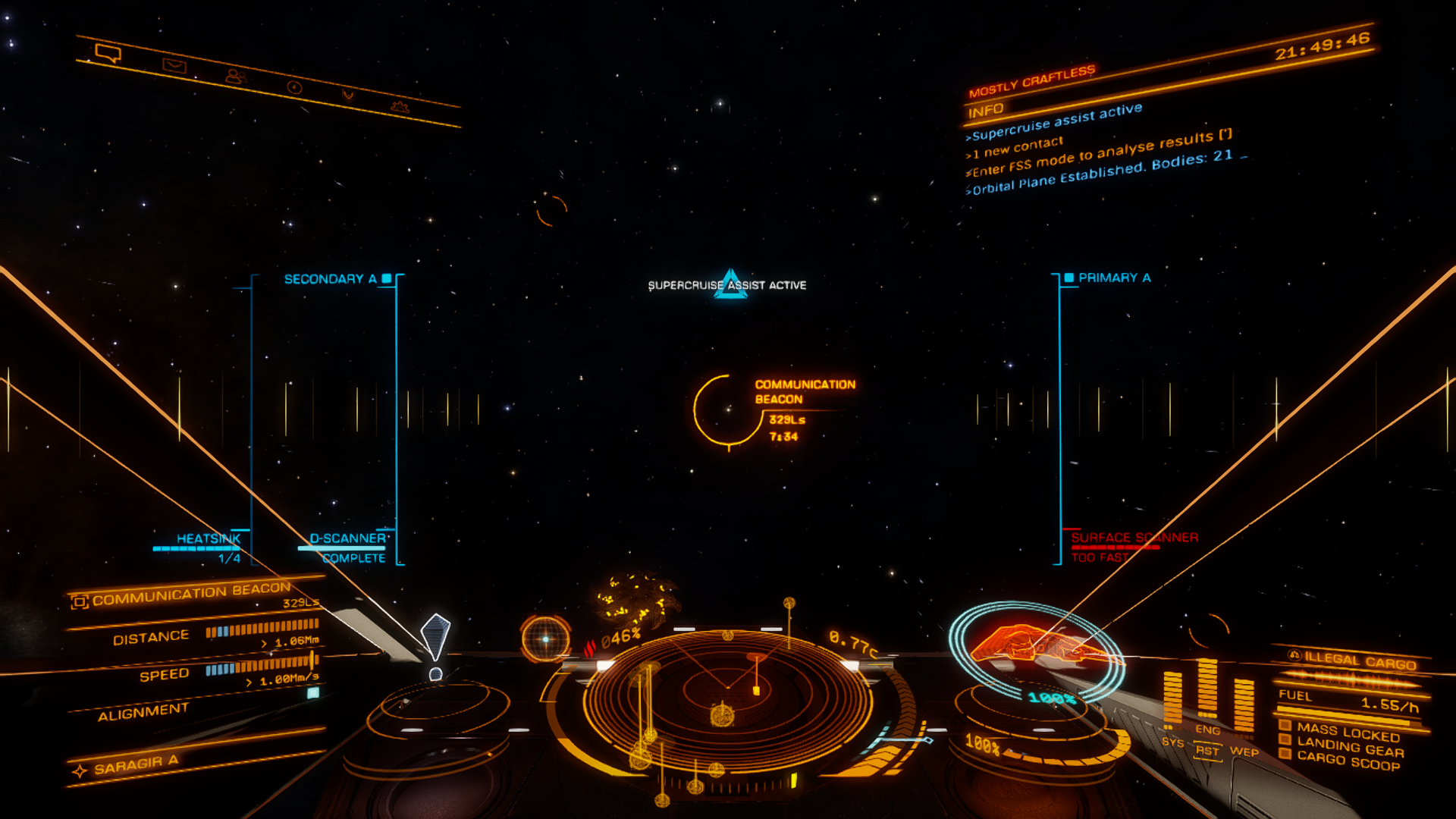
Task: Select the SYS power distributor pip
Action: pyautogui.click(x=1172, y=742)
